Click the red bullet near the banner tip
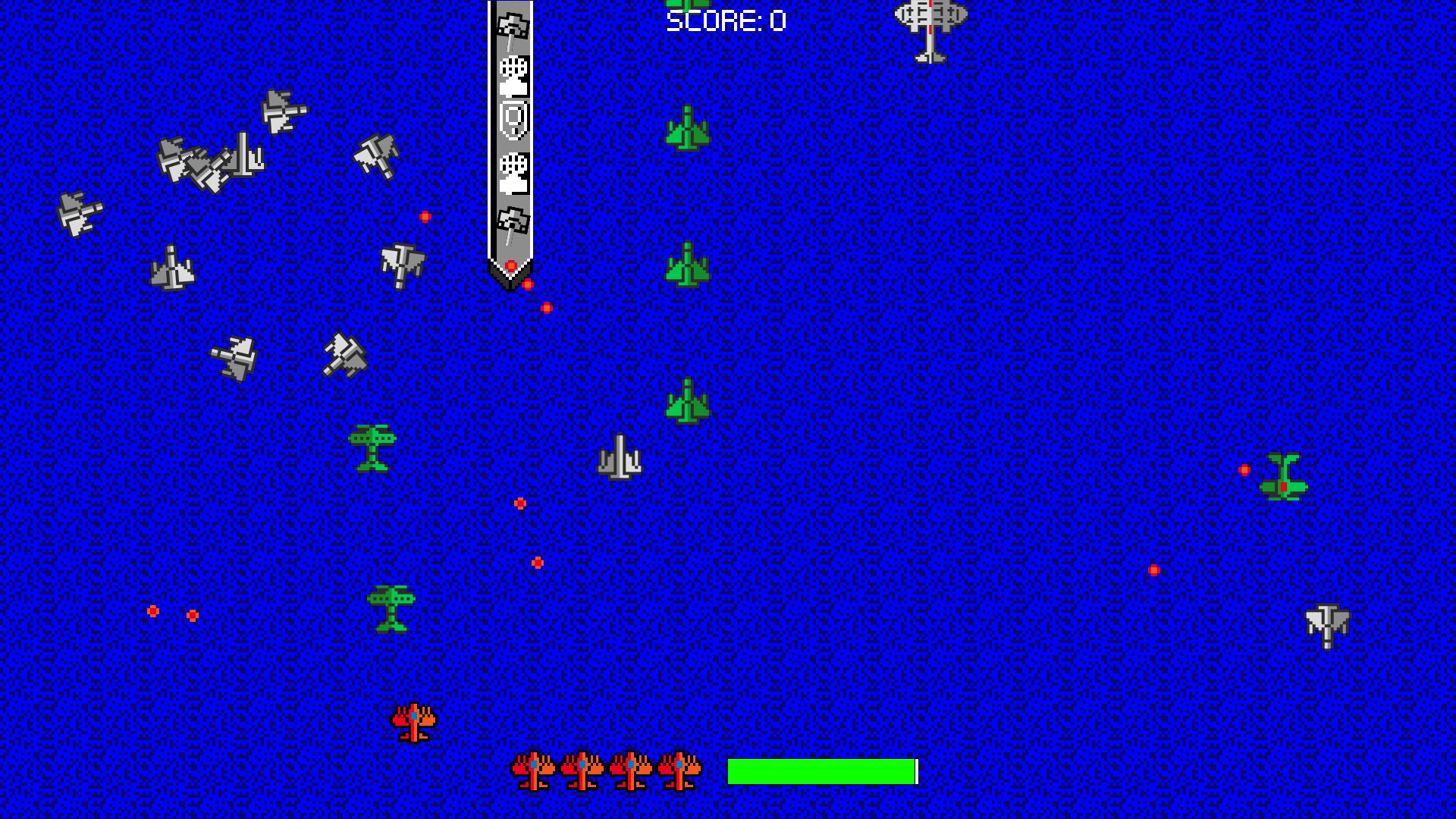 tap(510, 265)
